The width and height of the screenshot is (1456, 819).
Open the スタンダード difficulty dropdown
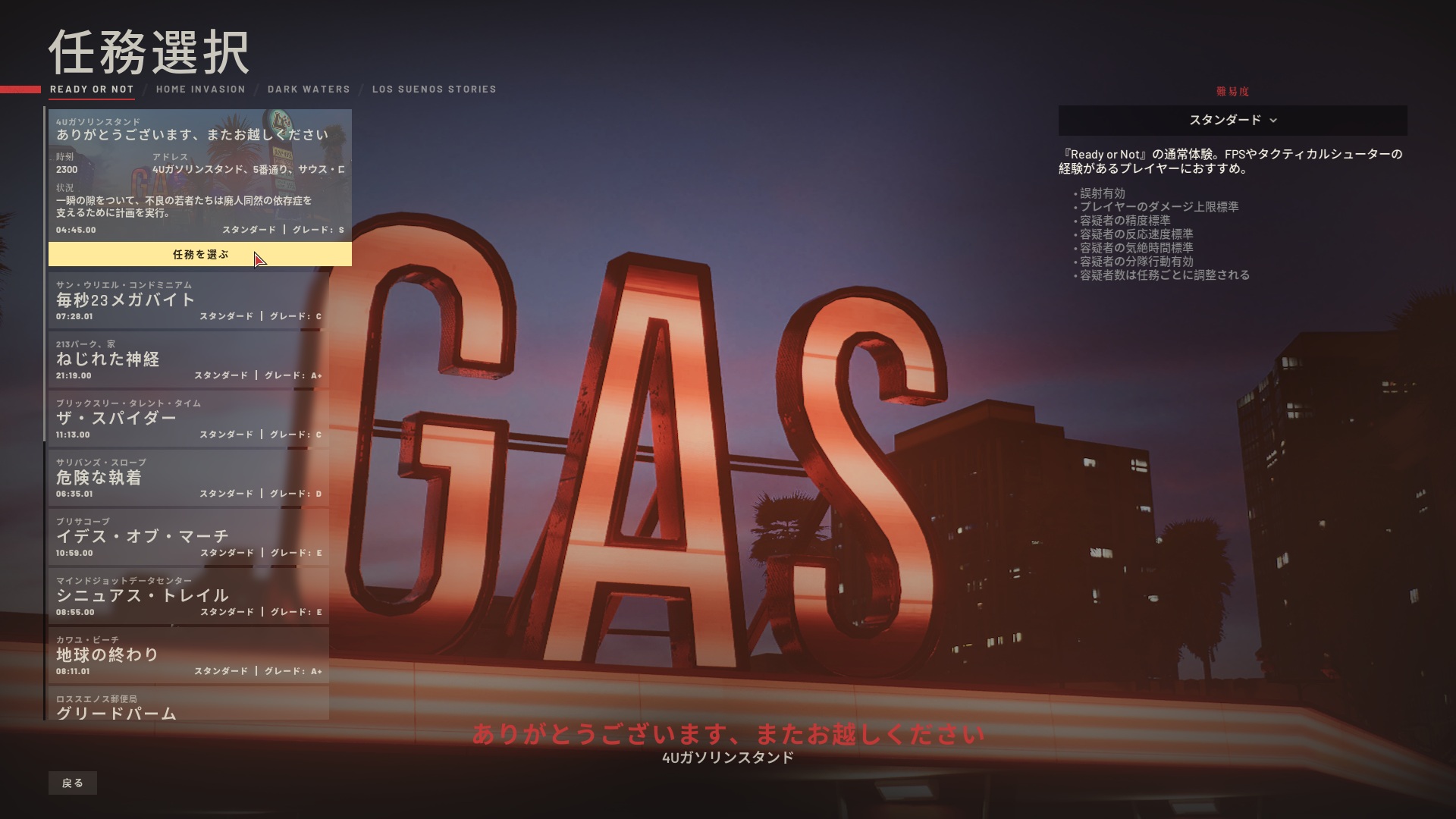[x=1232, y=121]
